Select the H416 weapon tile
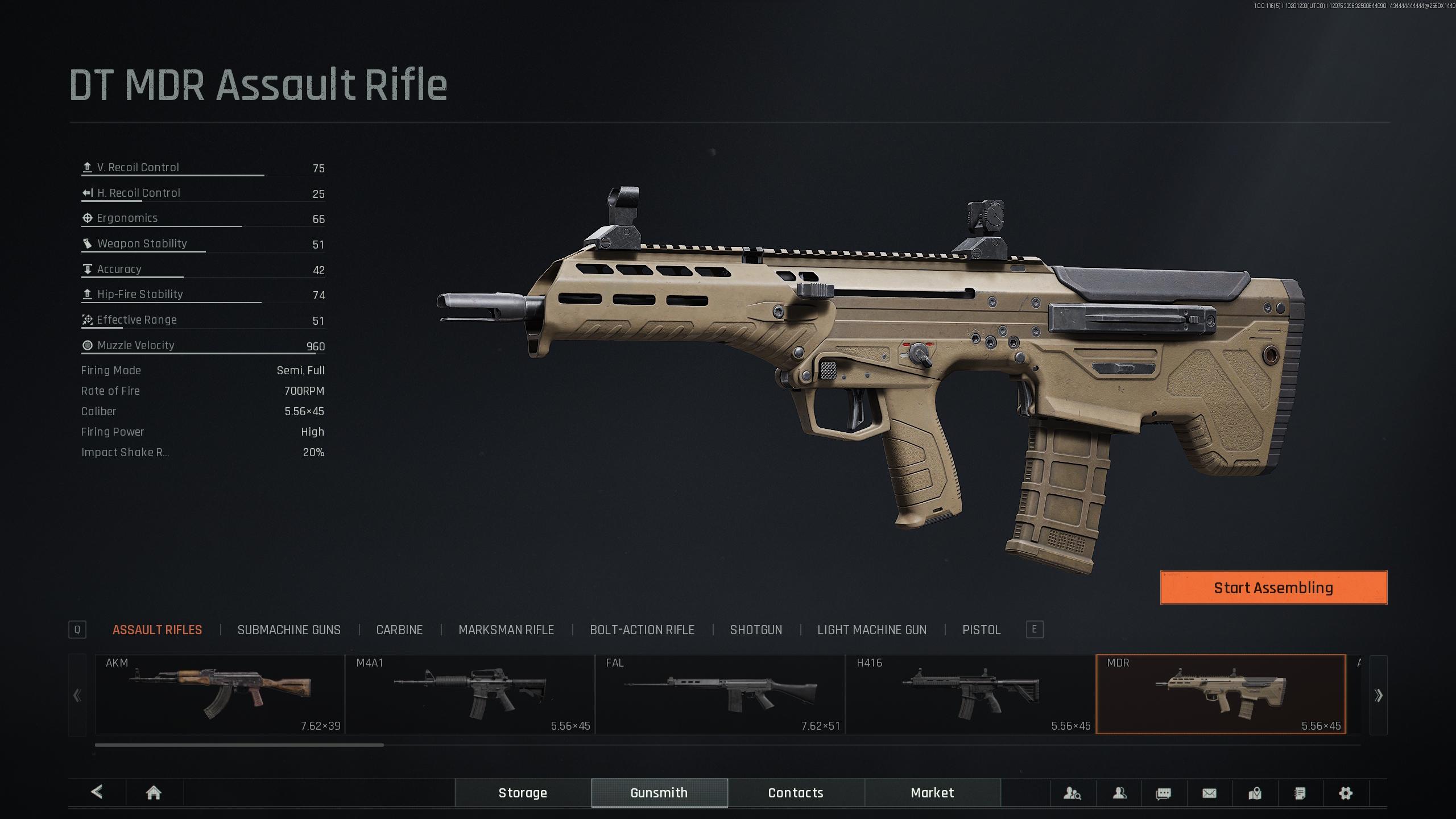Image resolution: width=1456 pixels, height=819 pixels. [x=970, y=694]
